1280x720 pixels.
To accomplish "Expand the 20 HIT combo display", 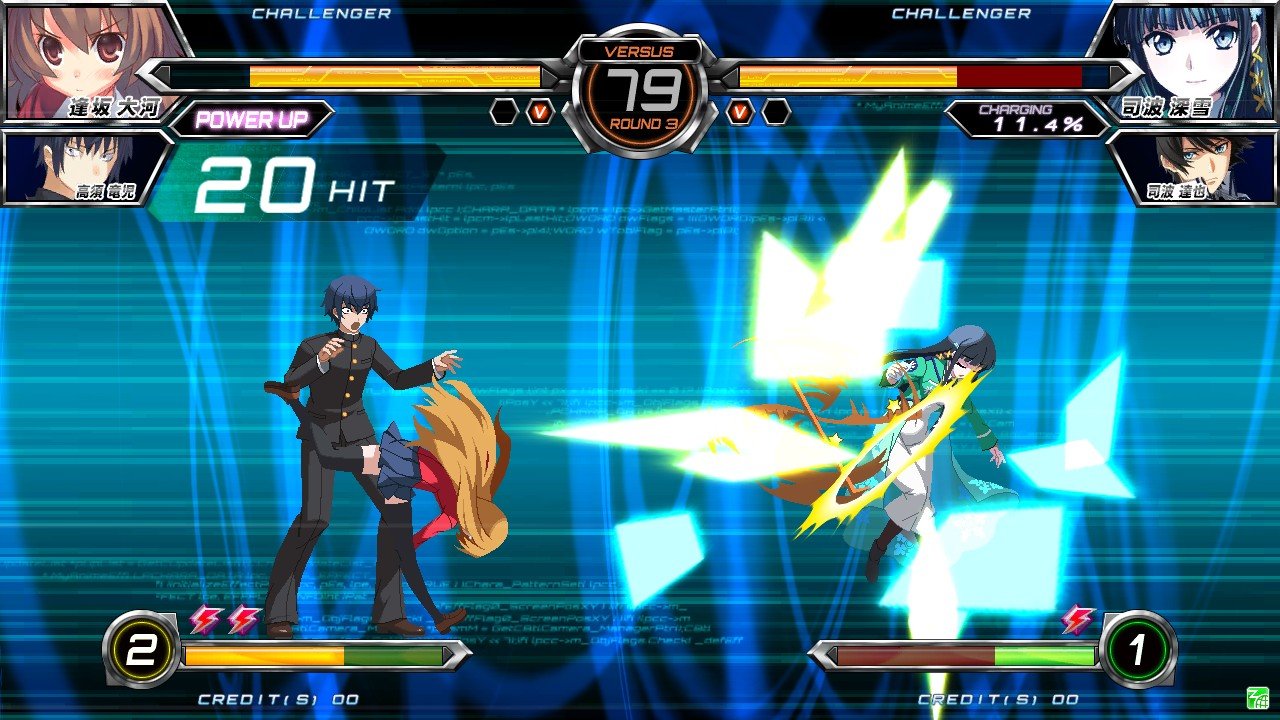I will point(290,181).
